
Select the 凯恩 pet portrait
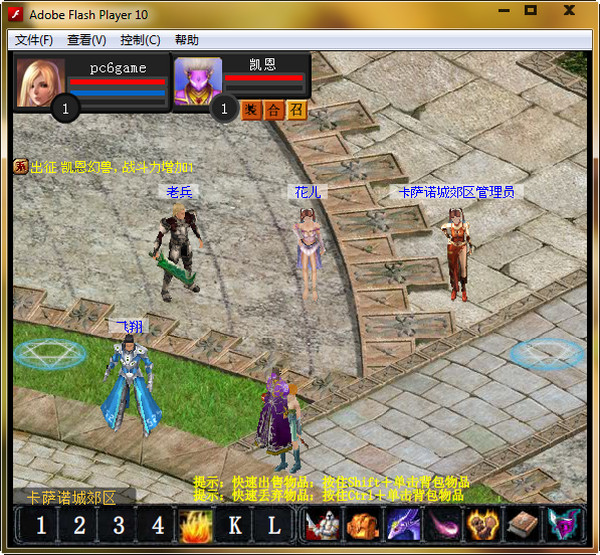(197, 81)
